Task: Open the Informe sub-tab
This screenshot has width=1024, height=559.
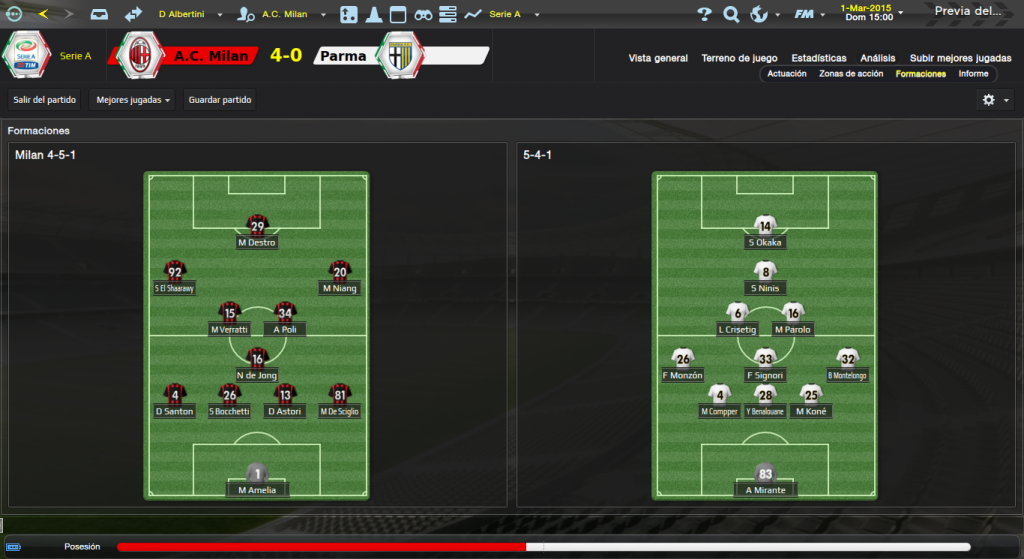Action: point(973,74)
